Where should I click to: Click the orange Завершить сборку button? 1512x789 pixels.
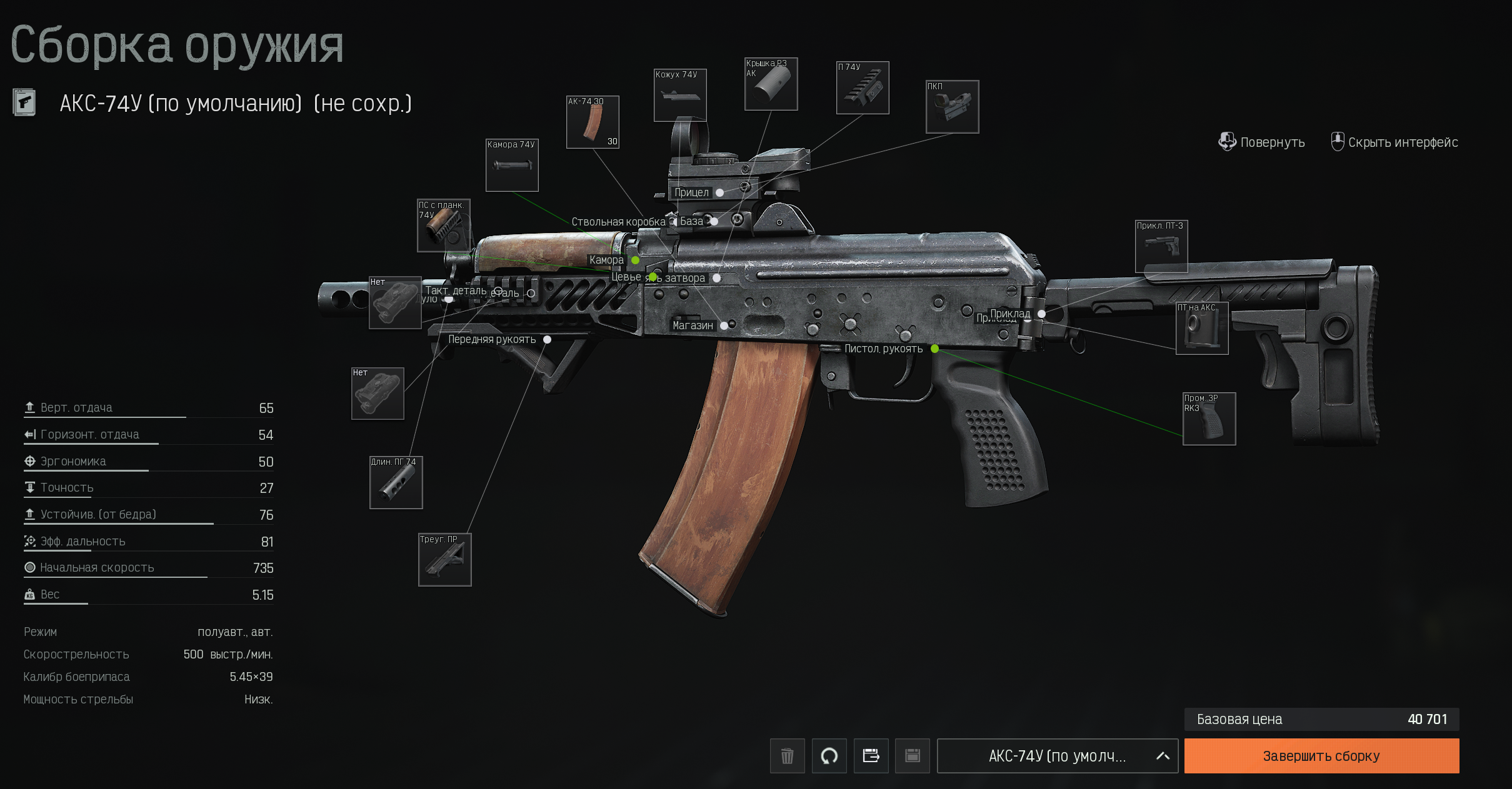point(1321,756)
